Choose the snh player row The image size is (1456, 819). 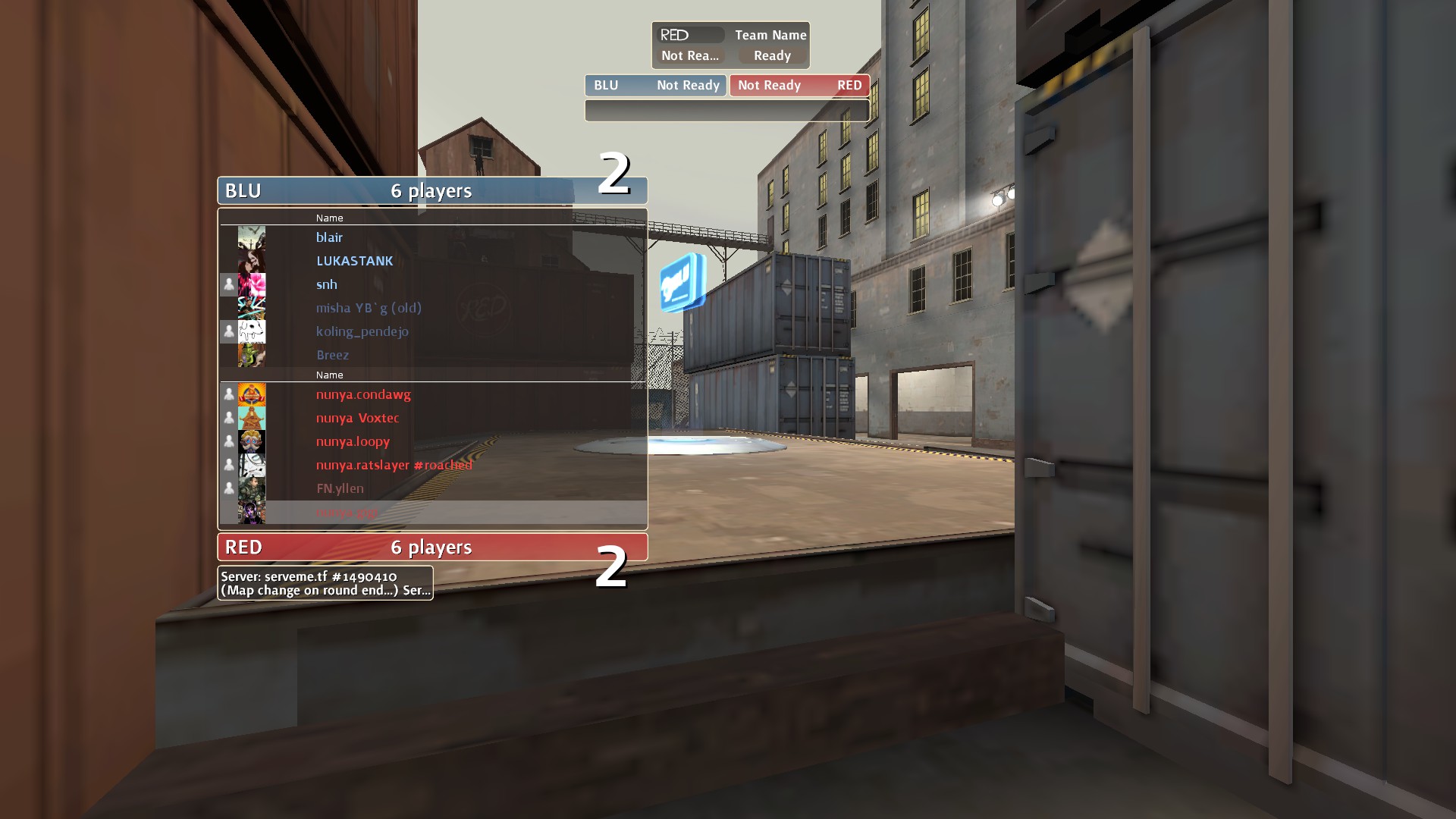(327, 284)
